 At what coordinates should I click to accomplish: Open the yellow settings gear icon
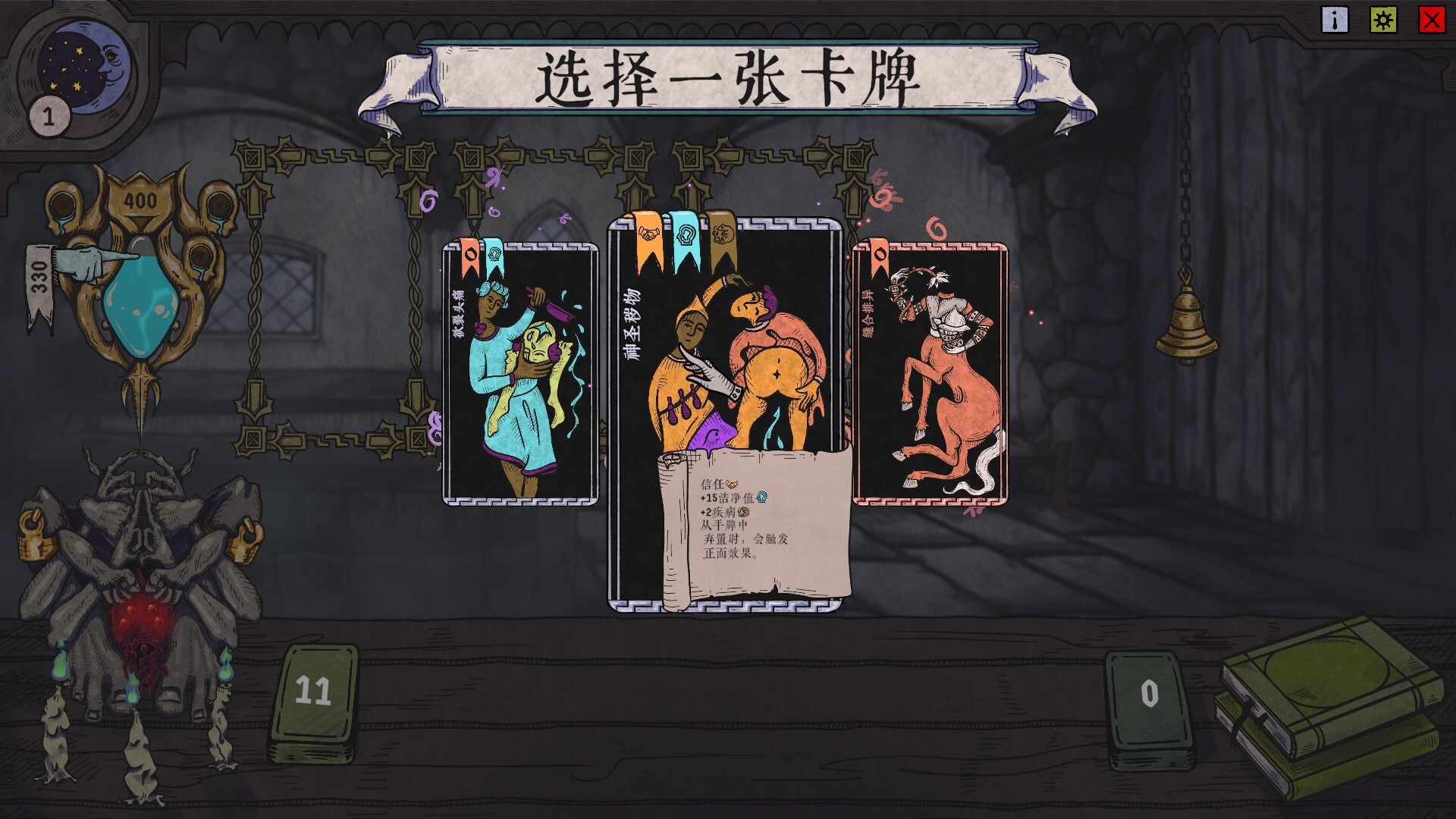click(1385, 20)
